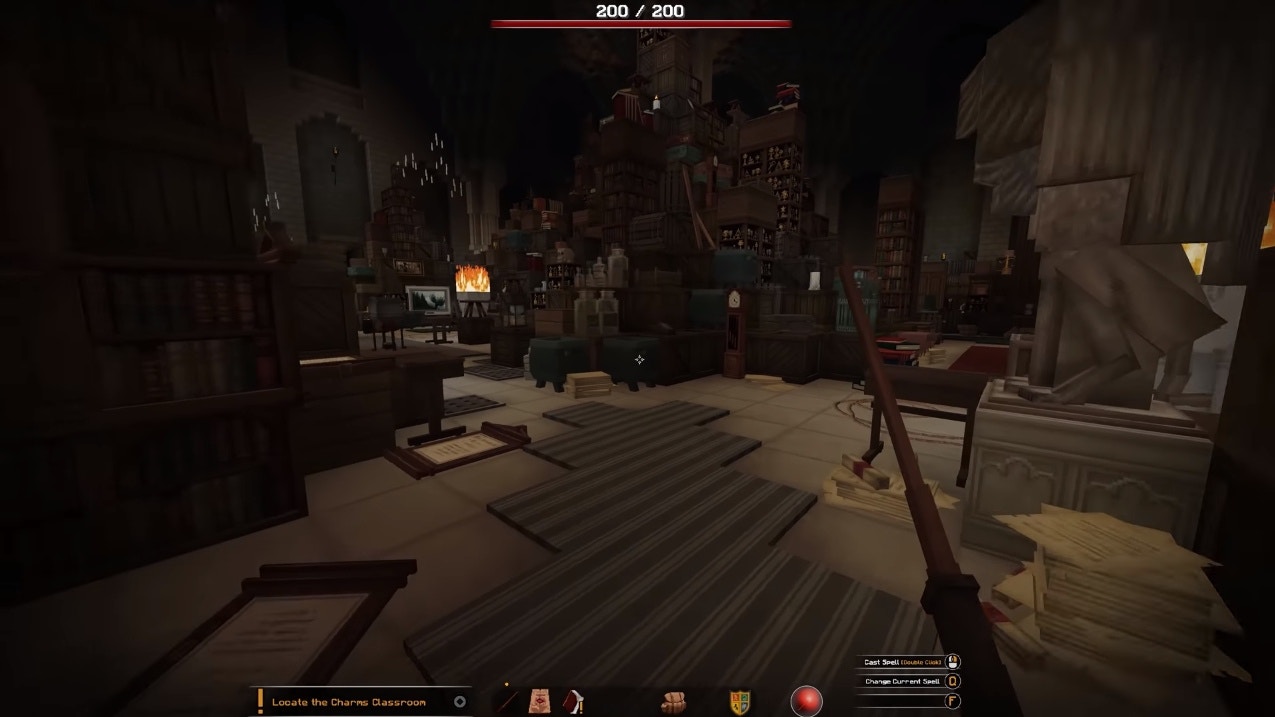Open the red book with exclamation mark
Image resolution: width=1275 pixels, height=717 pixels.
click(x=574, y=701)
